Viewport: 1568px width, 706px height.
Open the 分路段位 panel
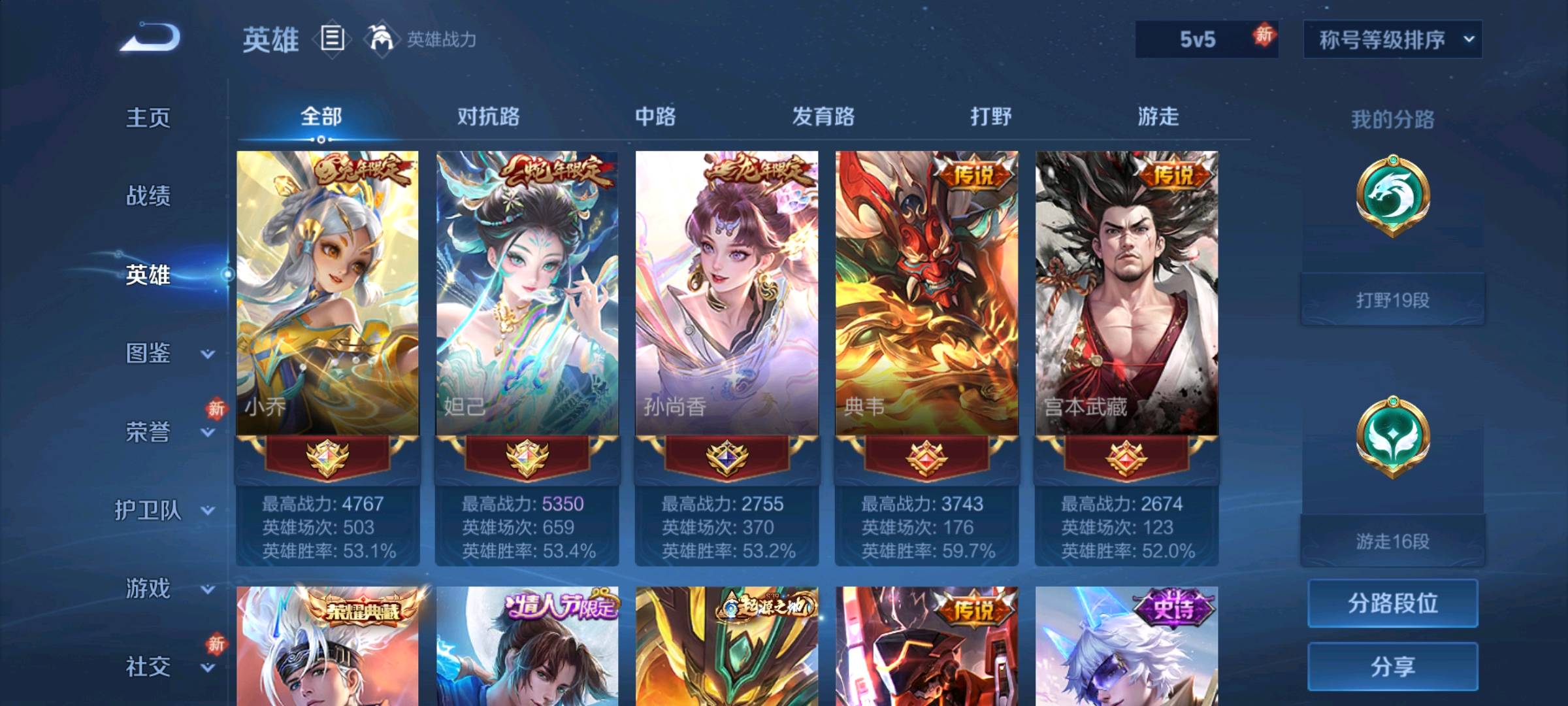point(1393,602)
